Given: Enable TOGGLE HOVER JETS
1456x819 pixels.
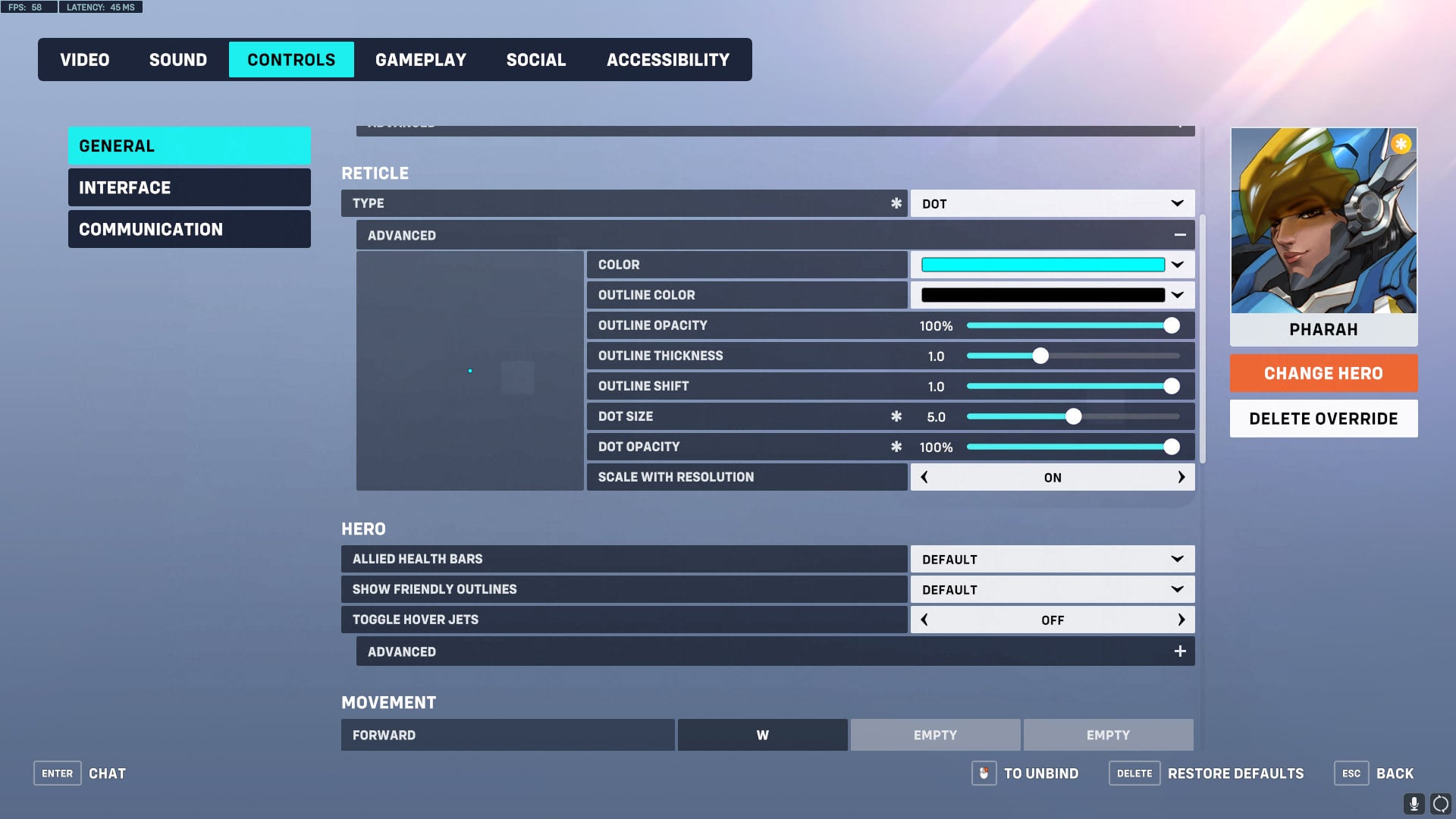Looking at the screenshot, I should 1181,620.
